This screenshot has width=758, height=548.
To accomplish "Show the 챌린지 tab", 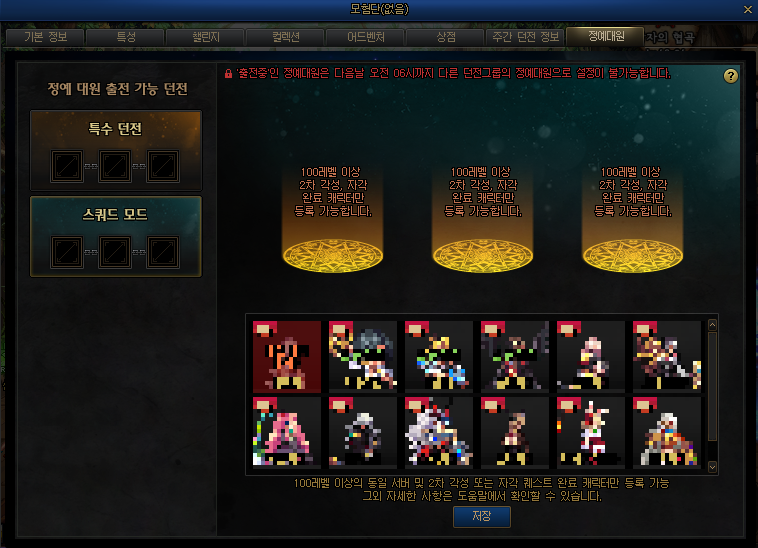I will 206,37.
